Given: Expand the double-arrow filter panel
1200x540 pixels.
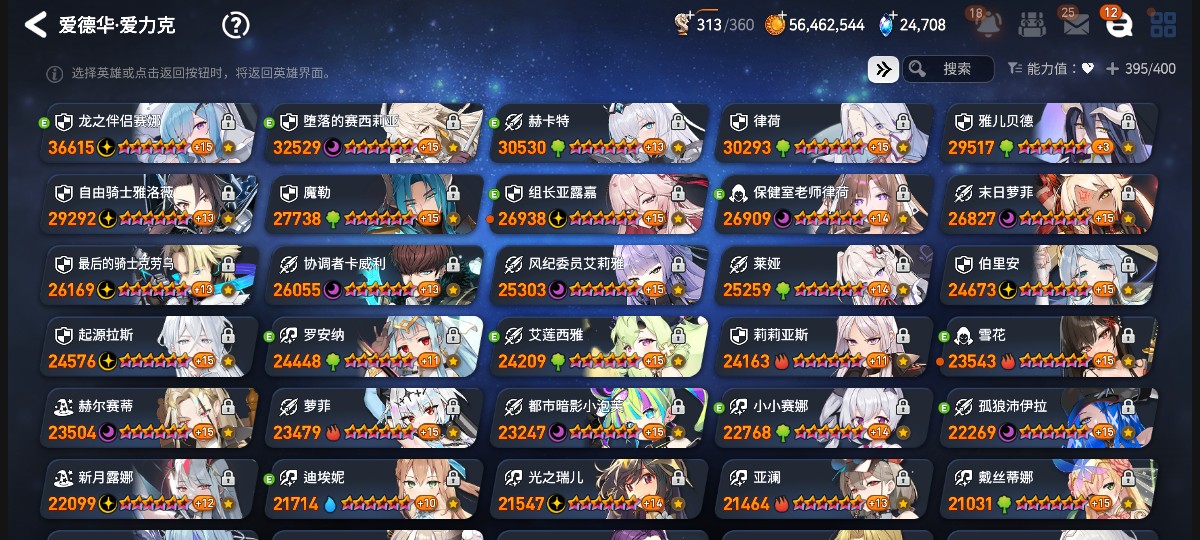Looking at the screenshot, I should tap(882, 69).
